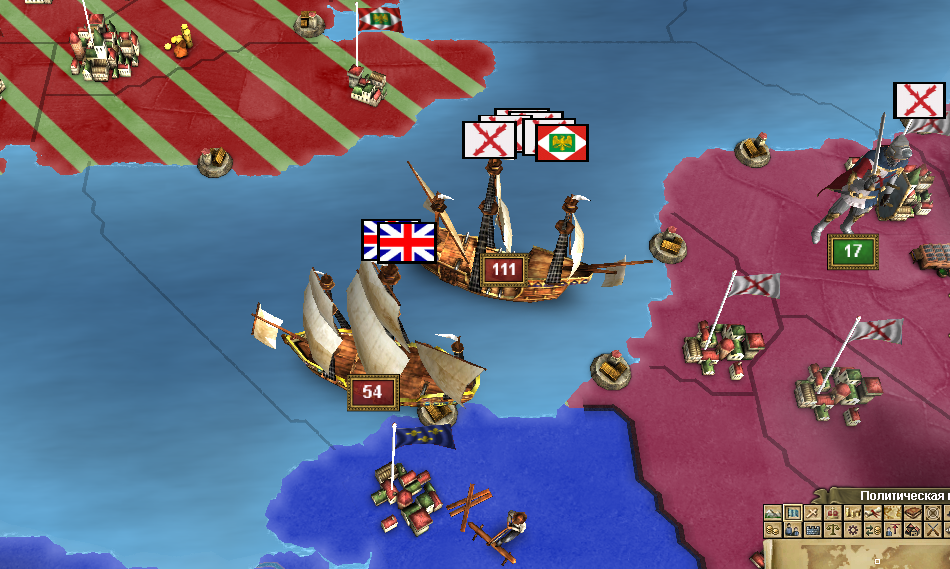Image resolution: width=950 pixels, height=569 pixels.
Task: Toggle the gold coins map mode
Action: point(773,530)
